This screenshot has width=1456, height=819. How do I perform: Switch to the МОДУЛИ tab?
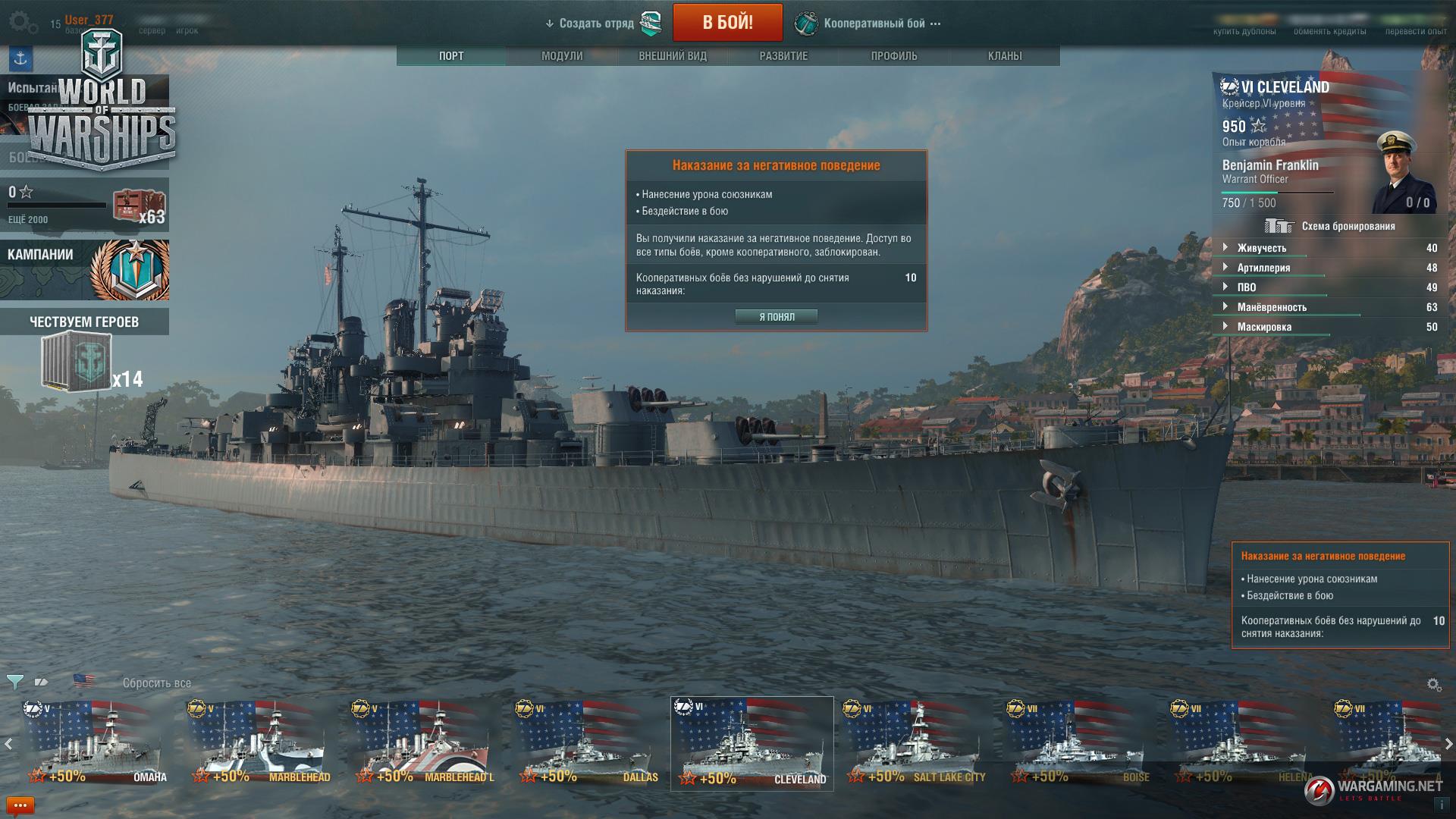(562, 56)
